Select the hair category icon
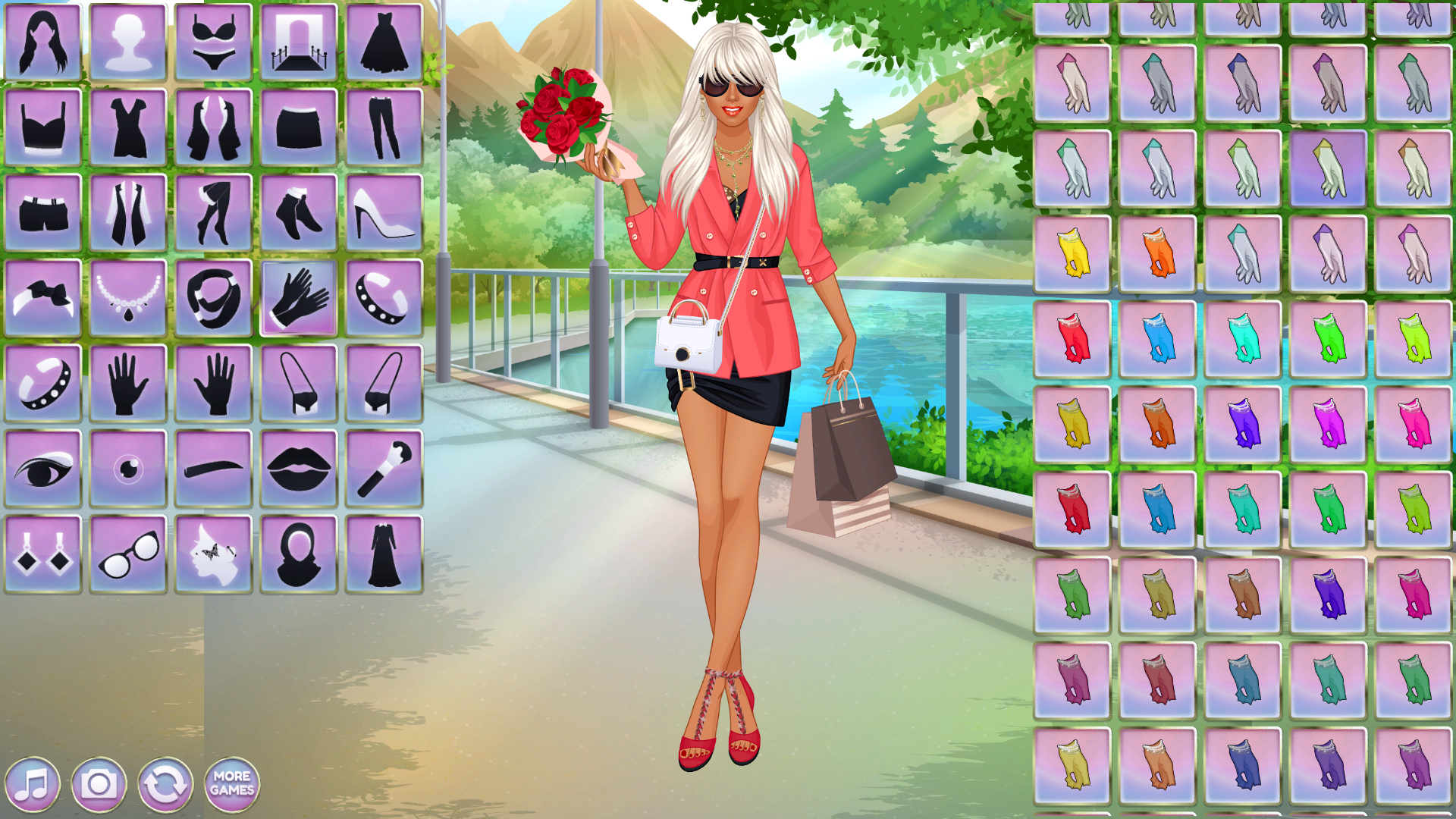1456x819 pixels. click(42, 42)
